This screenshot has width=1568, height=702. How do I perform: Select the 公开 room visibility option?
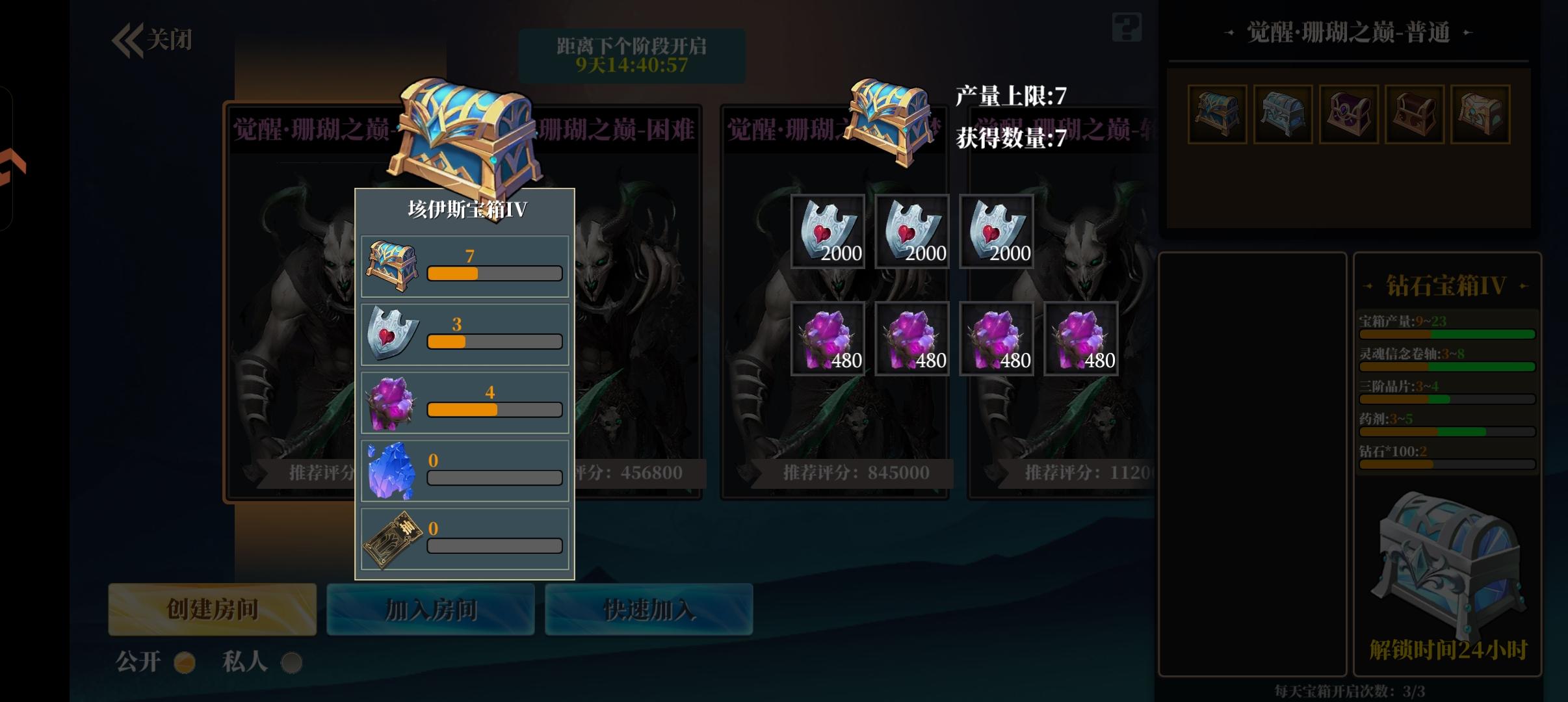point(184,661)
